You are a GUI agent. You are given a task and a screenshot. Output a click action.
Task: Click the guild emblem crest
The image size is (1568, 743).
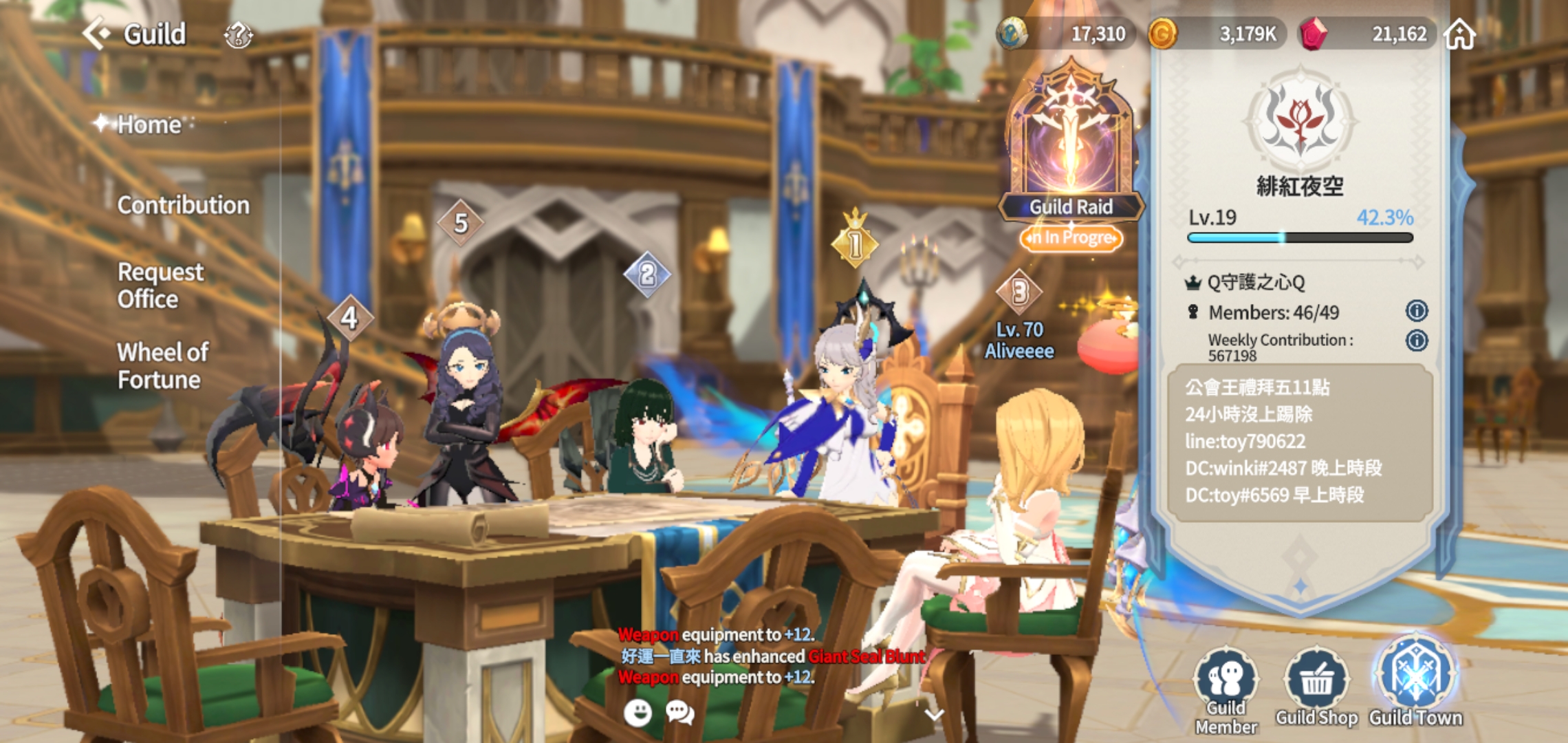[1299, 122]
